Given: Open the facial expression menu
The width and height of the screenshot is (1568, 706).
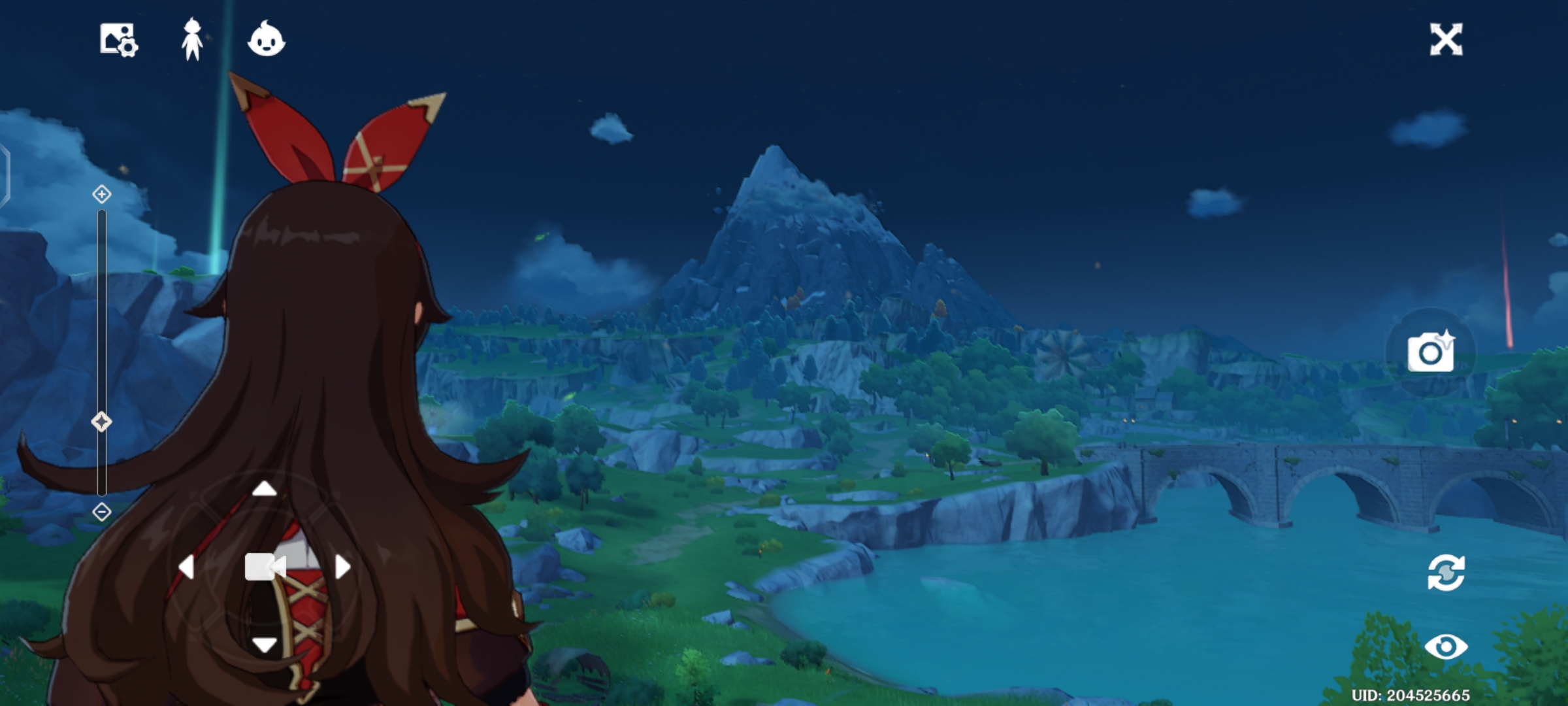Looking at the screenshot, I should point(266,39).
